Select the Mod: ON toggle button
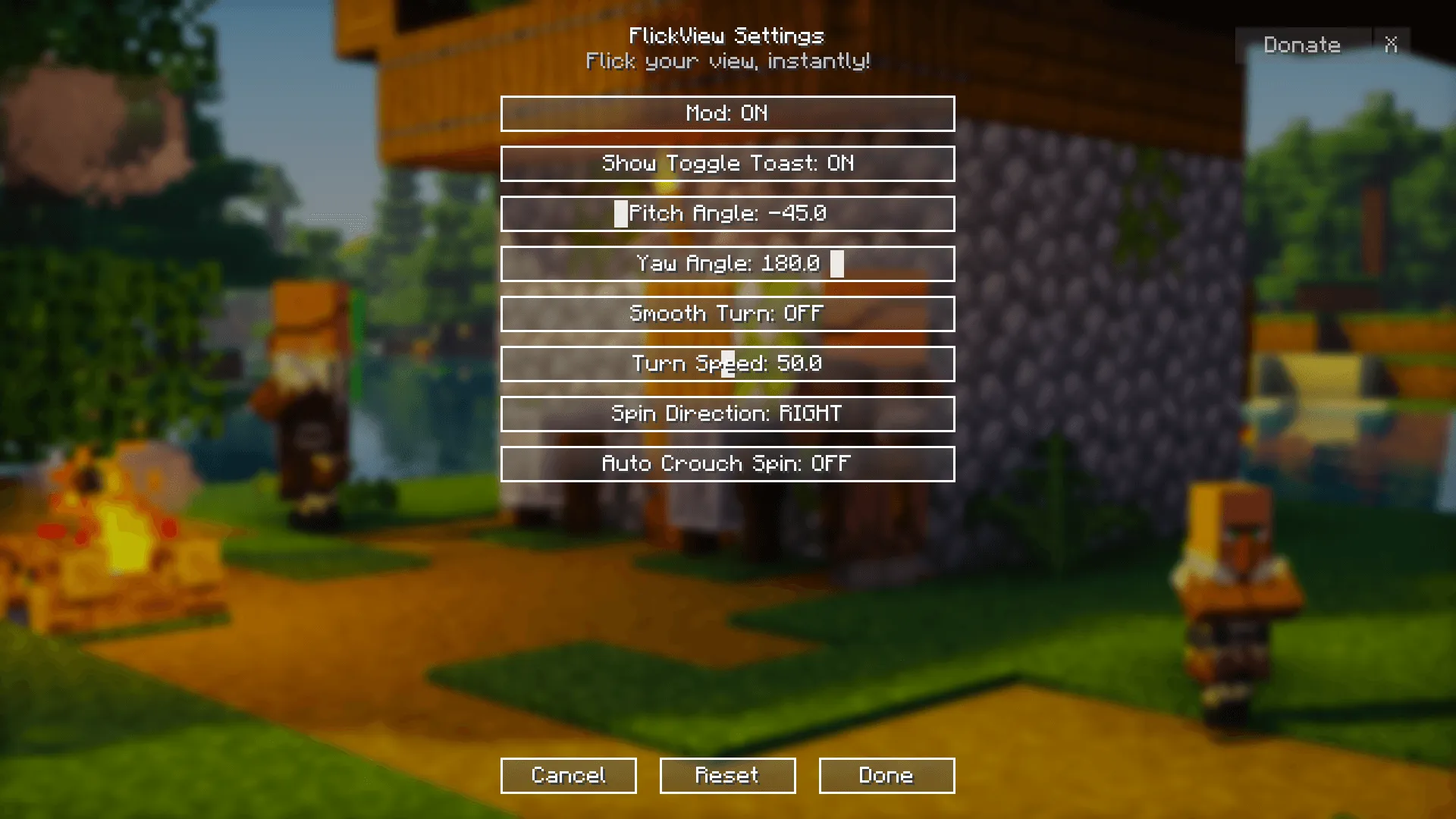The height and width of the screenshot is (819, 1456). [x=726, y=114]
